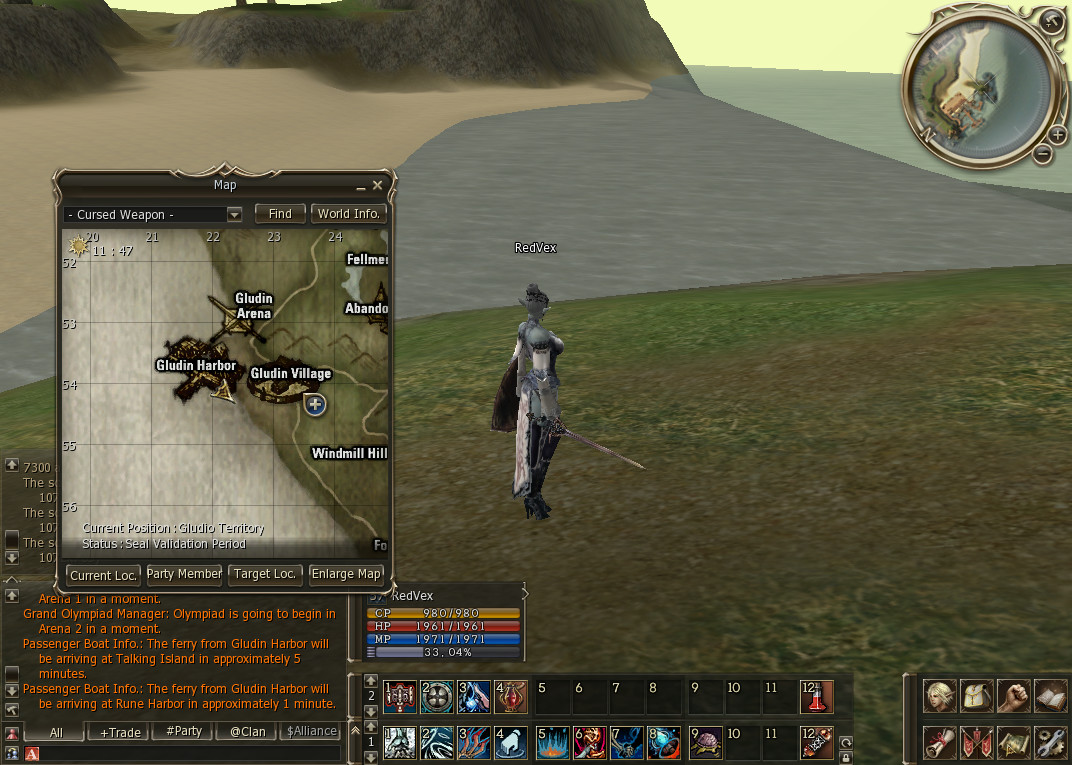Open the inventory bag icon
Screen dimensions: 1072x765
(x=975, y=696)
